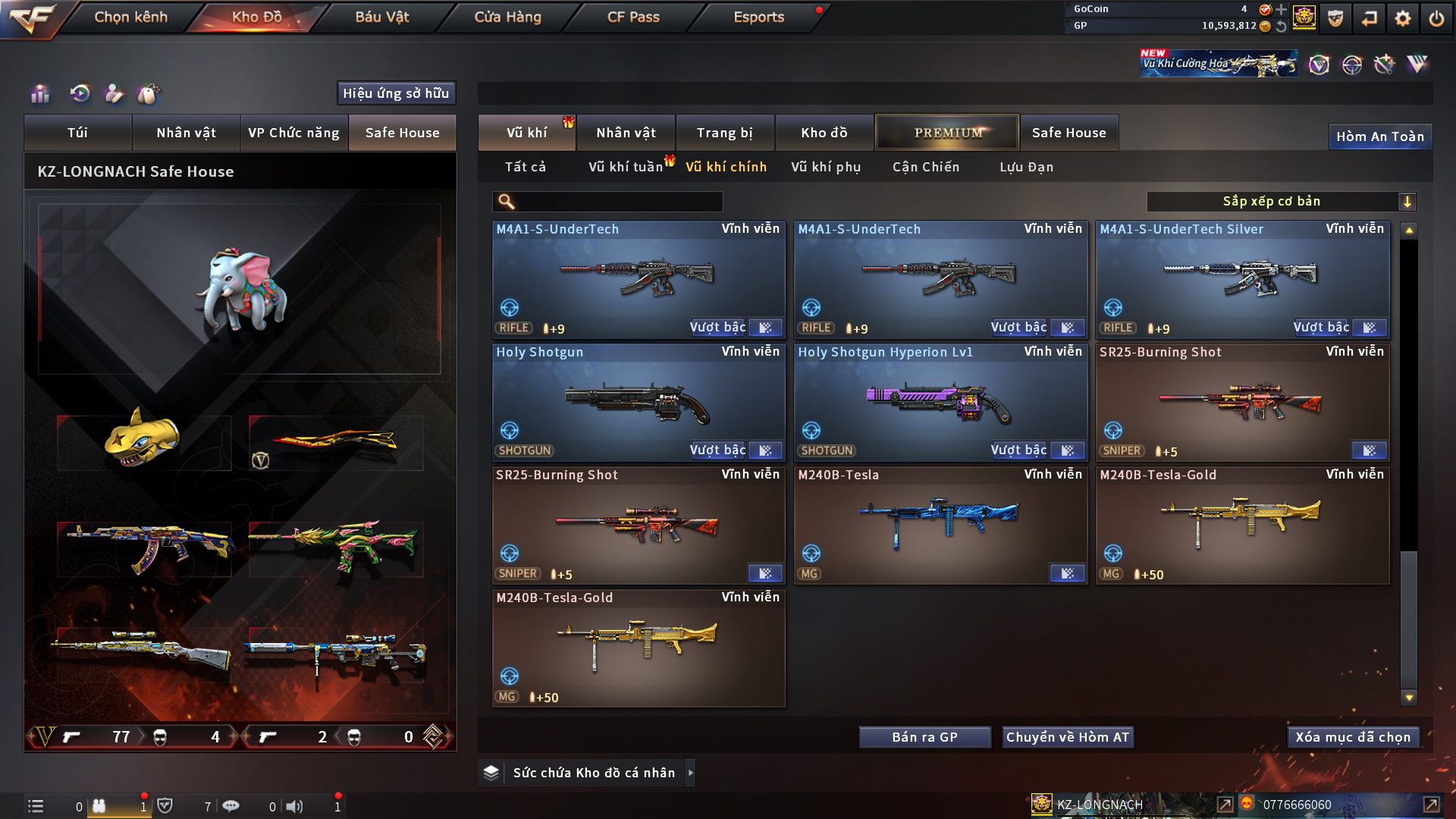Image resolution: width=1456 pixels, height=819 pixels.
Task: Open the Sắp xếp cơ bản dropdown
Action: click(1281, 202)
